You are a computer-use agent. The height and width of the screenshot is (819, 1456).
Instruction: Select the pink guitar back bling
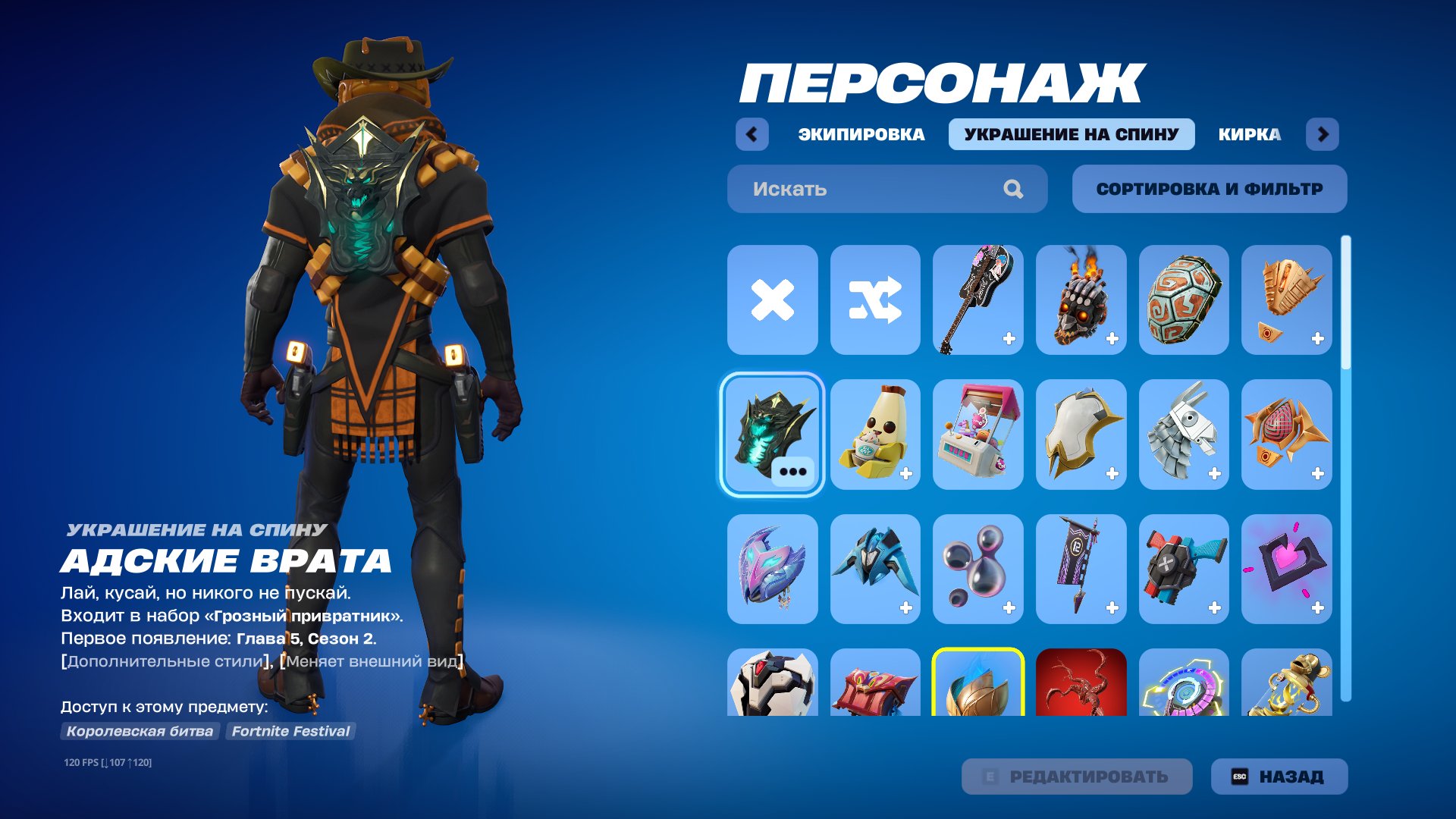(x=978, y=300)
